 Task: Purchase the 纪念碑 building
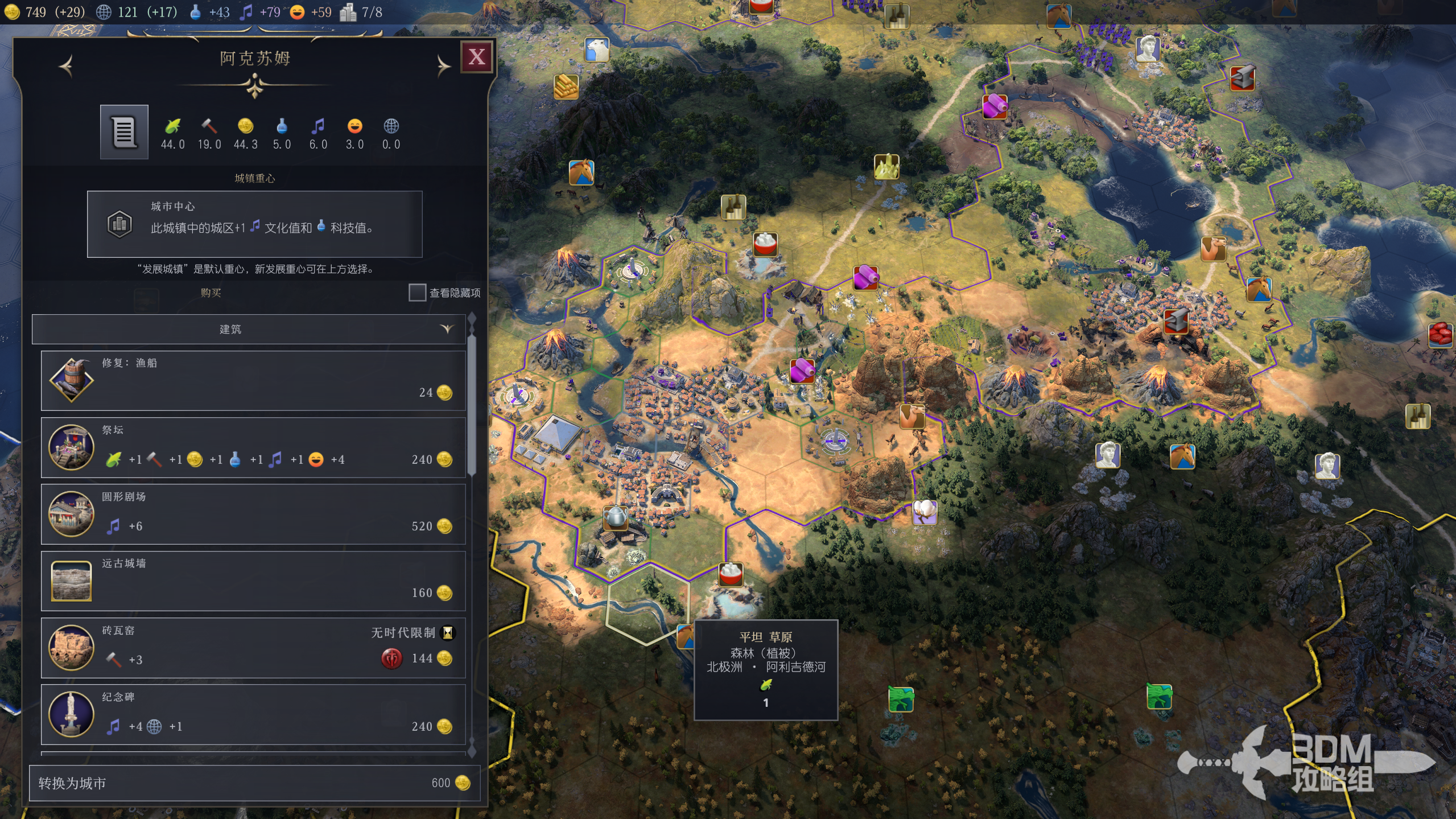click(253, 714)
